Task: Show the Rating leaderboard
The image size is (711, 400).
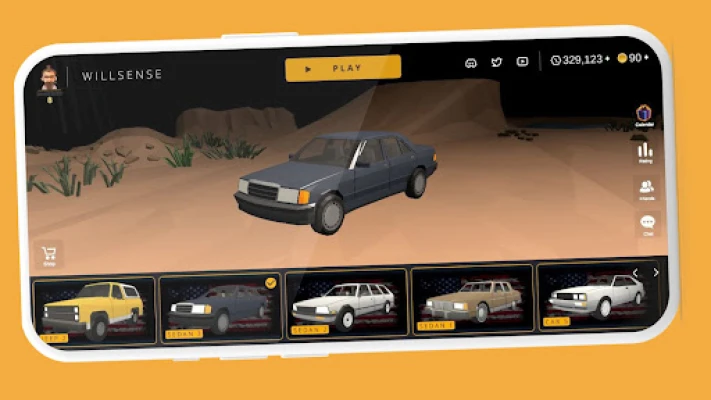Action: (645, 152)
